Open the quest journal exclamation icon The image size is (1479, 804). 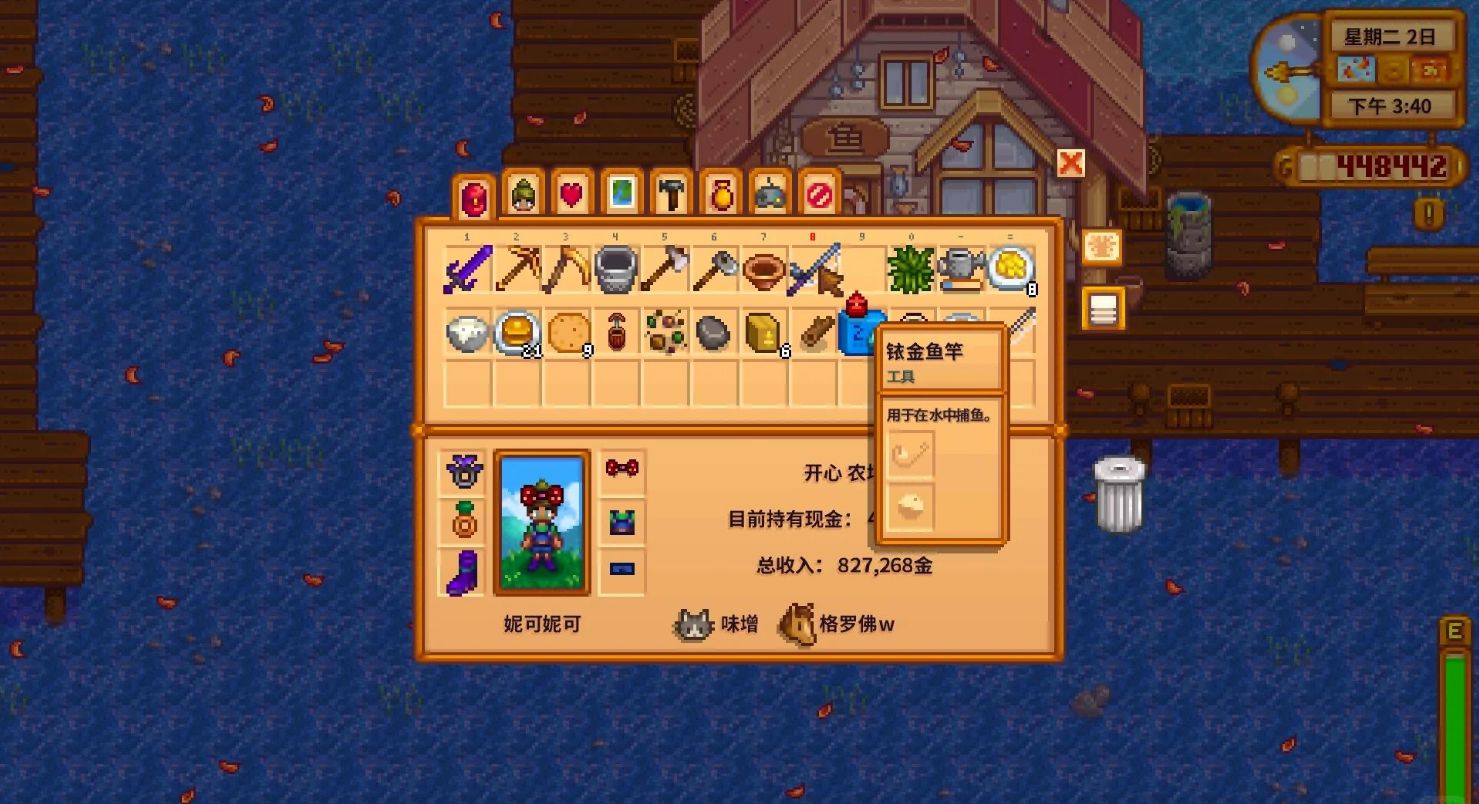[1428, 213]
